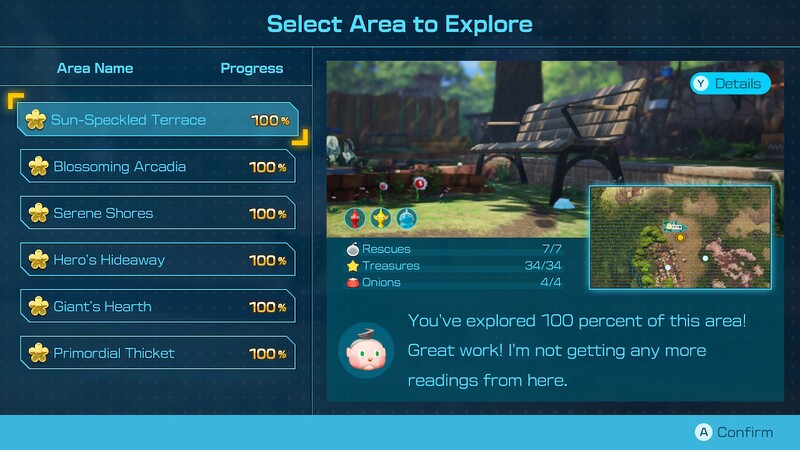Confirm the selected area

pyautogui.click(x=735, y=432)
